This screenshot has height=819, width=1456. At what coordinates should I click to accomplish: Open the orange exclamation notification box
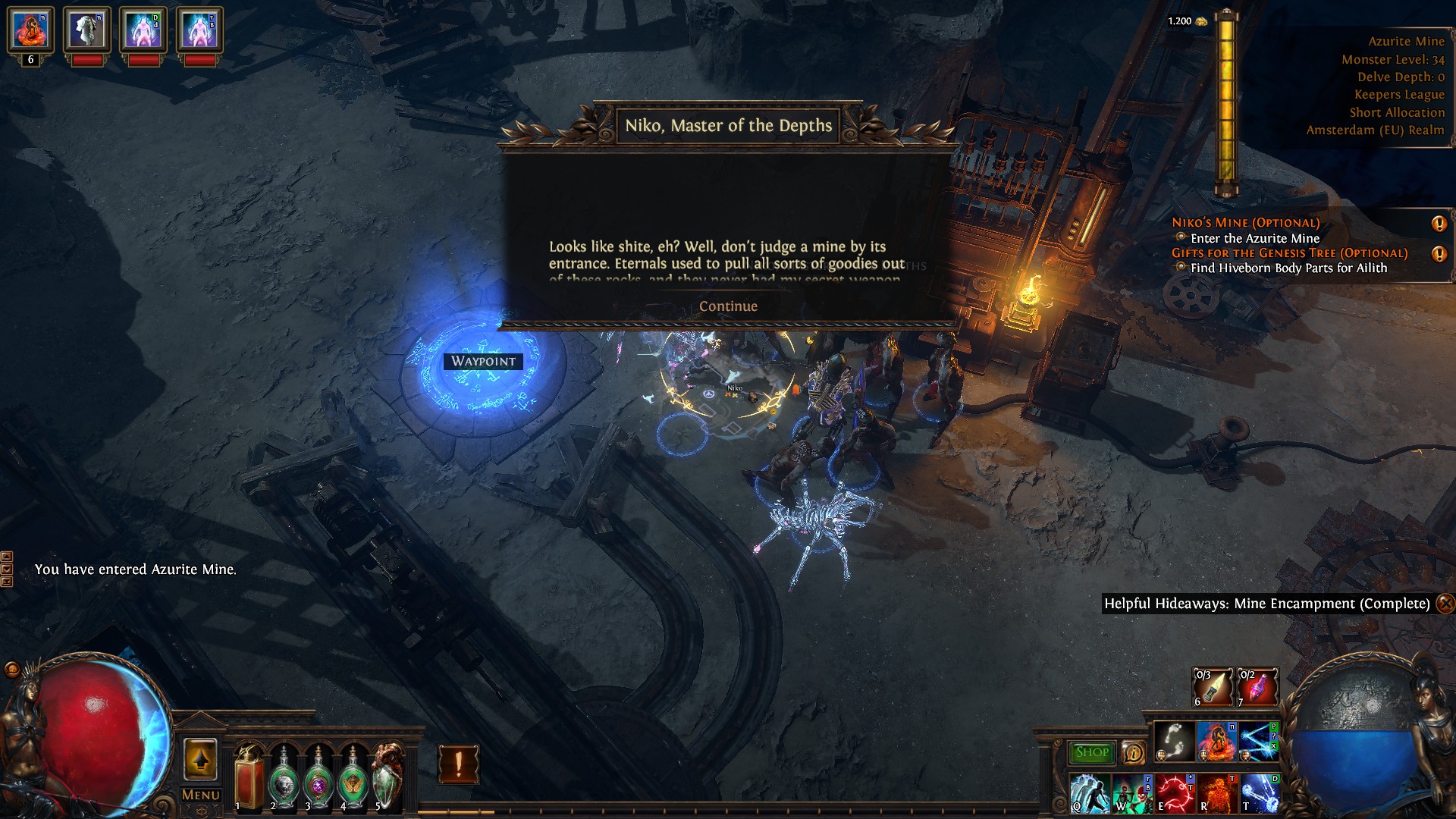458,764
